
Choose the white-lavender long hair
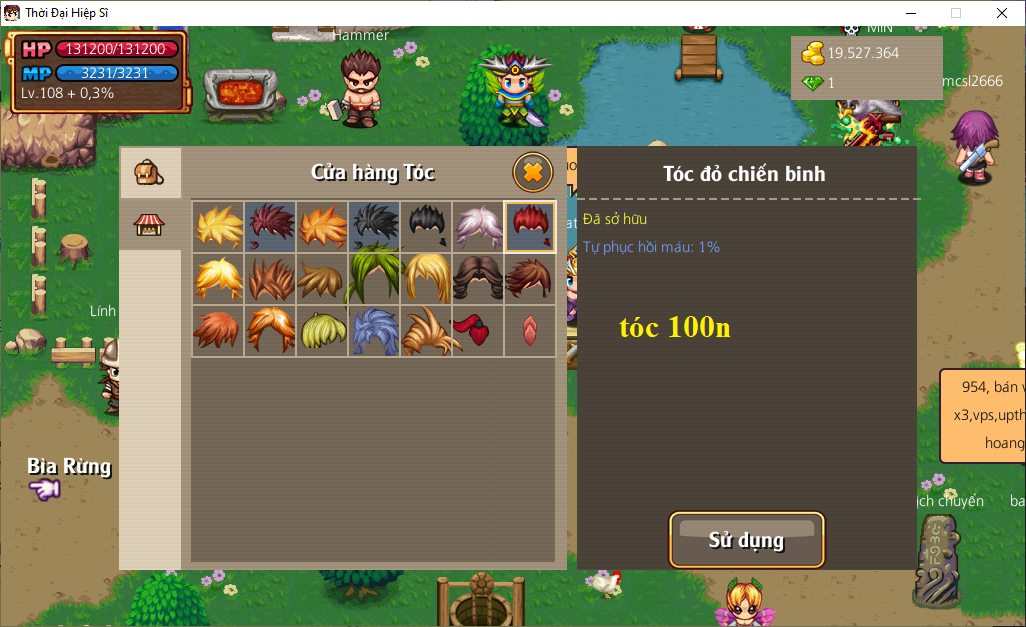click(x=478, y=226)
